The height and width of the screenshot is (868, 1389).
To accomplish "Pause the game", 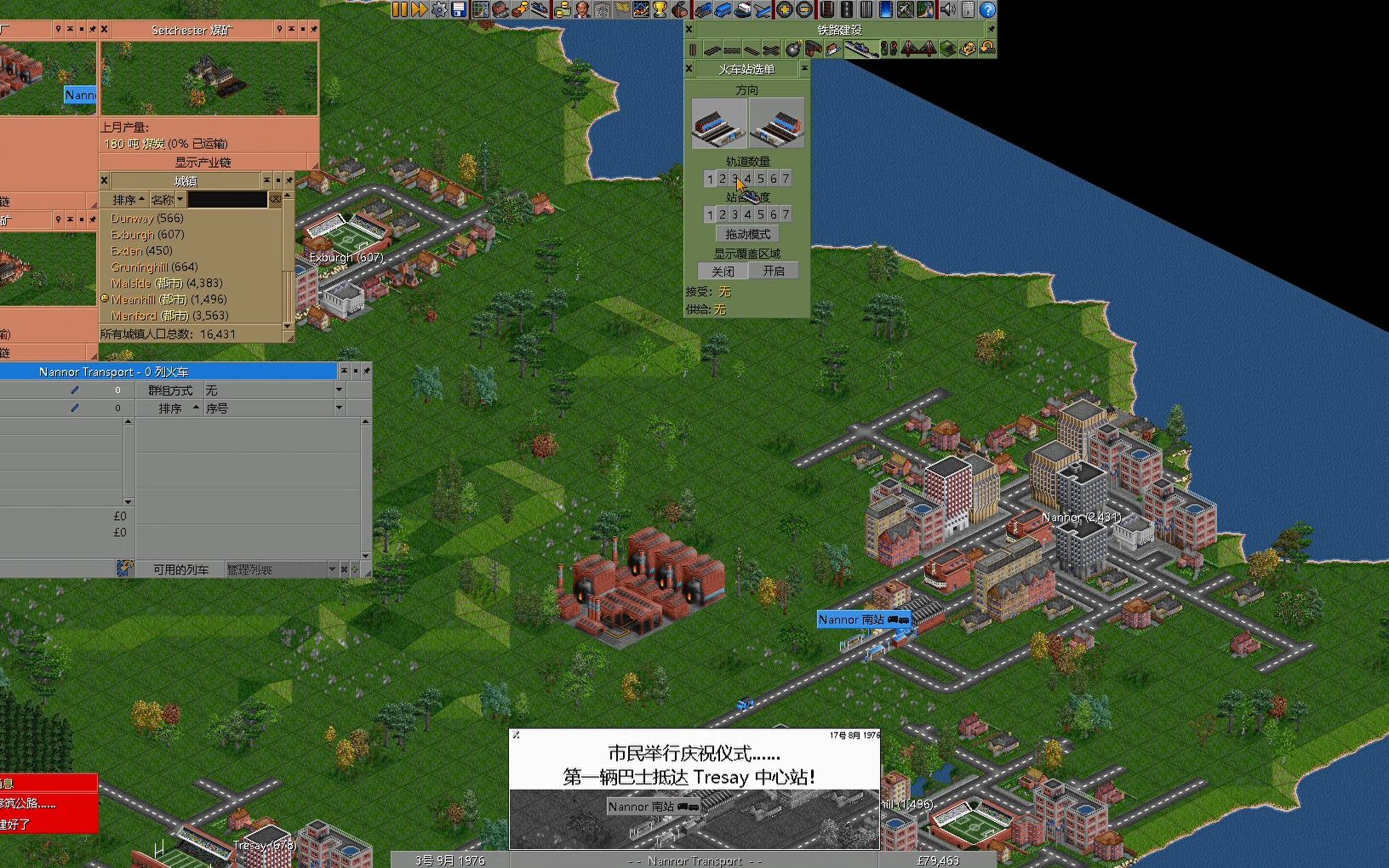I will [398, 9].
